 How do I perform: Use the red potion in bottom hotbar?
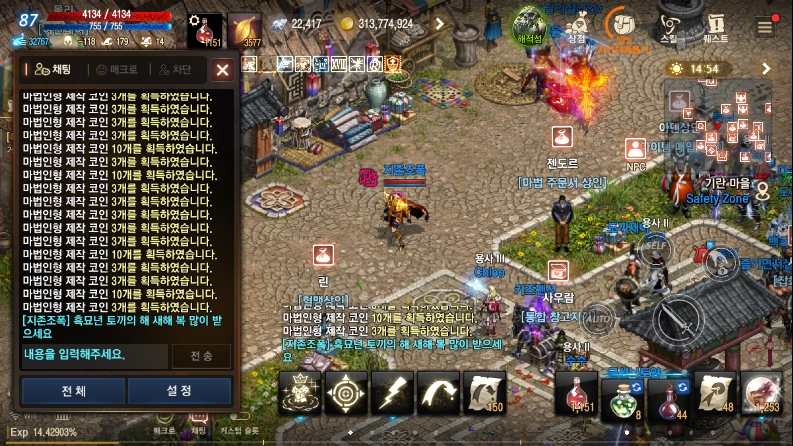coord(578,392)
